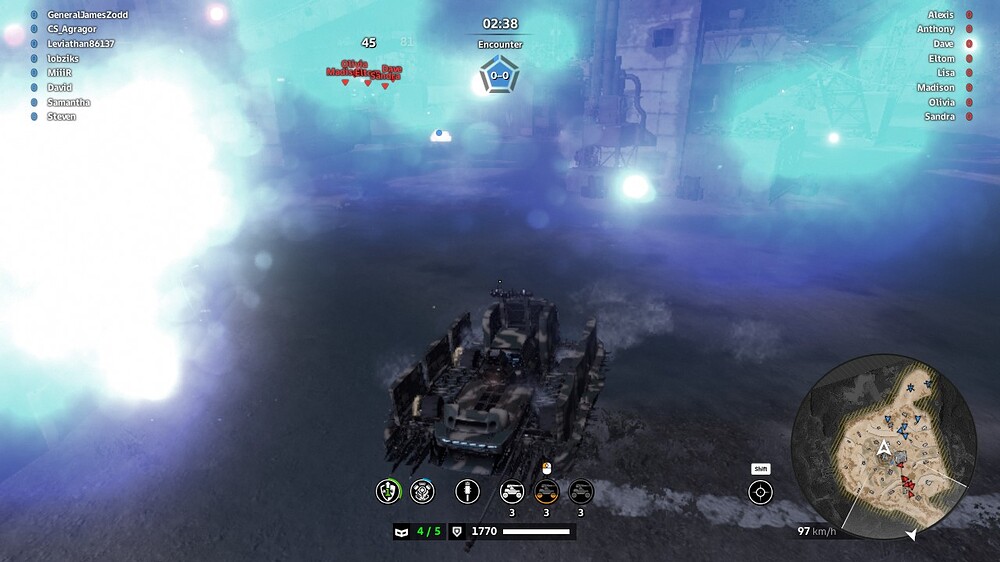Select teammate Leviathan86137 in the roster
Viewport: 1000px width, 562px height.
click(x=80, y=44)
